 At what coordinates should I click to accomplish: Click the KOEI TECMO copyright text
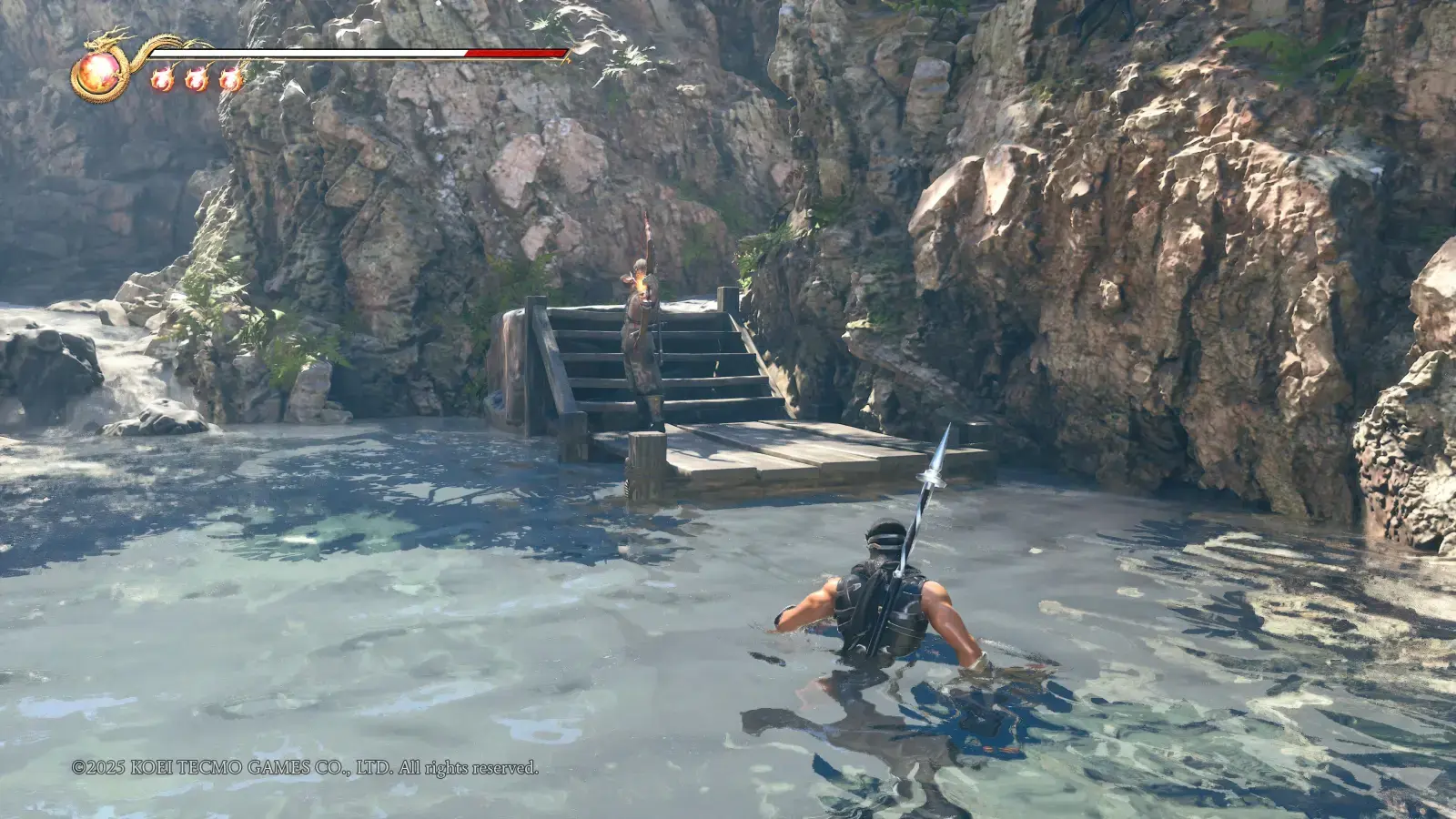click(305, 767)
